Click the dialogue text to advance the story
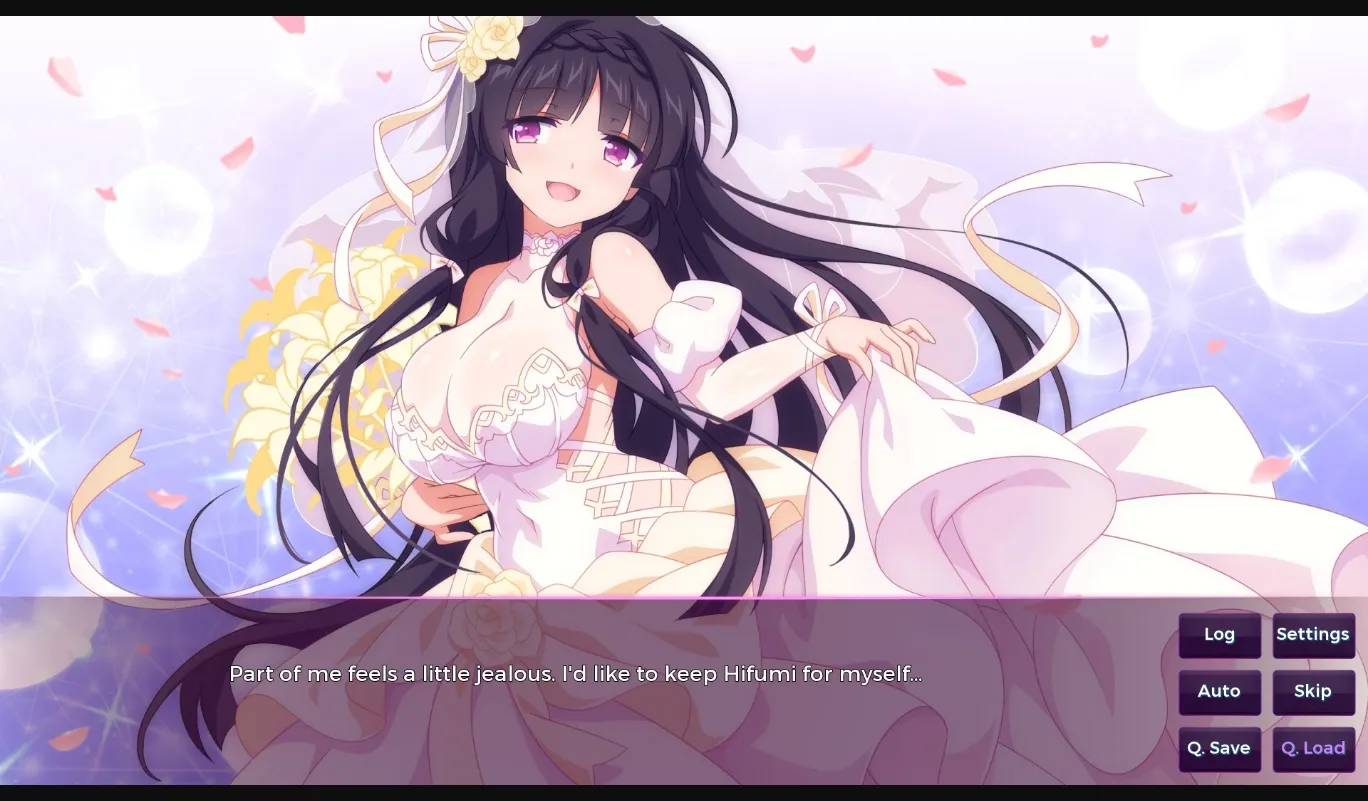This screenshot has width=1368, height=801. [577, 674]
